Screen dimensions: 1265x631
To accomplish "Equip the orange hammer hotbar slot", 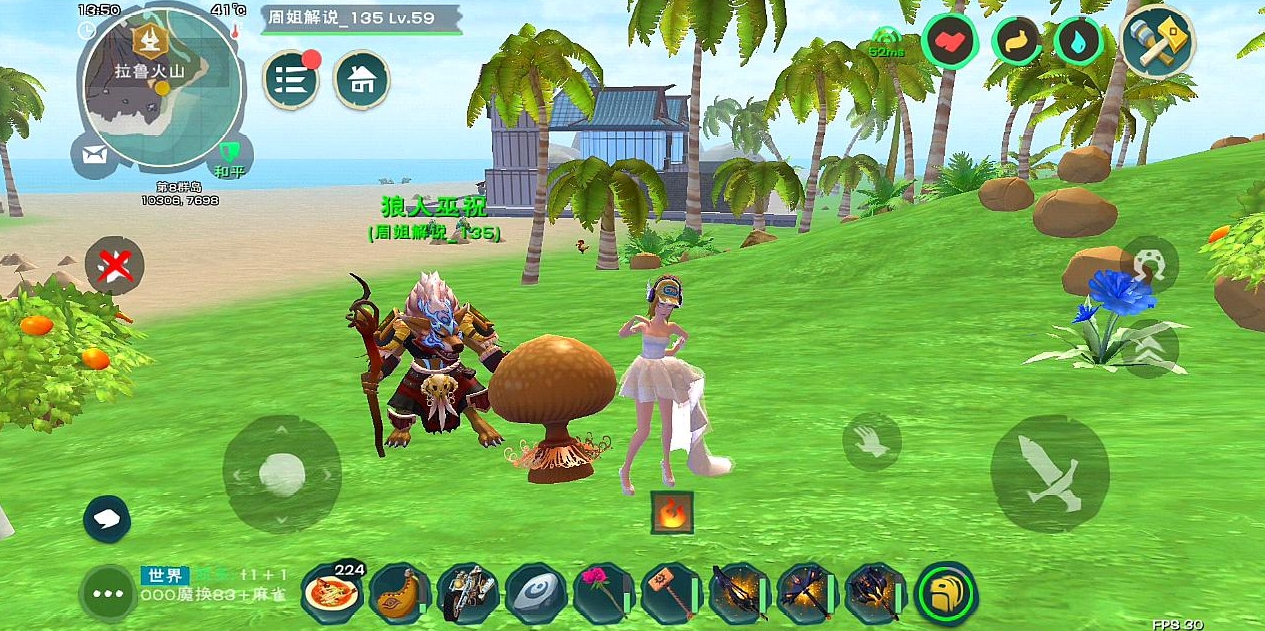I will pos(668,594).
